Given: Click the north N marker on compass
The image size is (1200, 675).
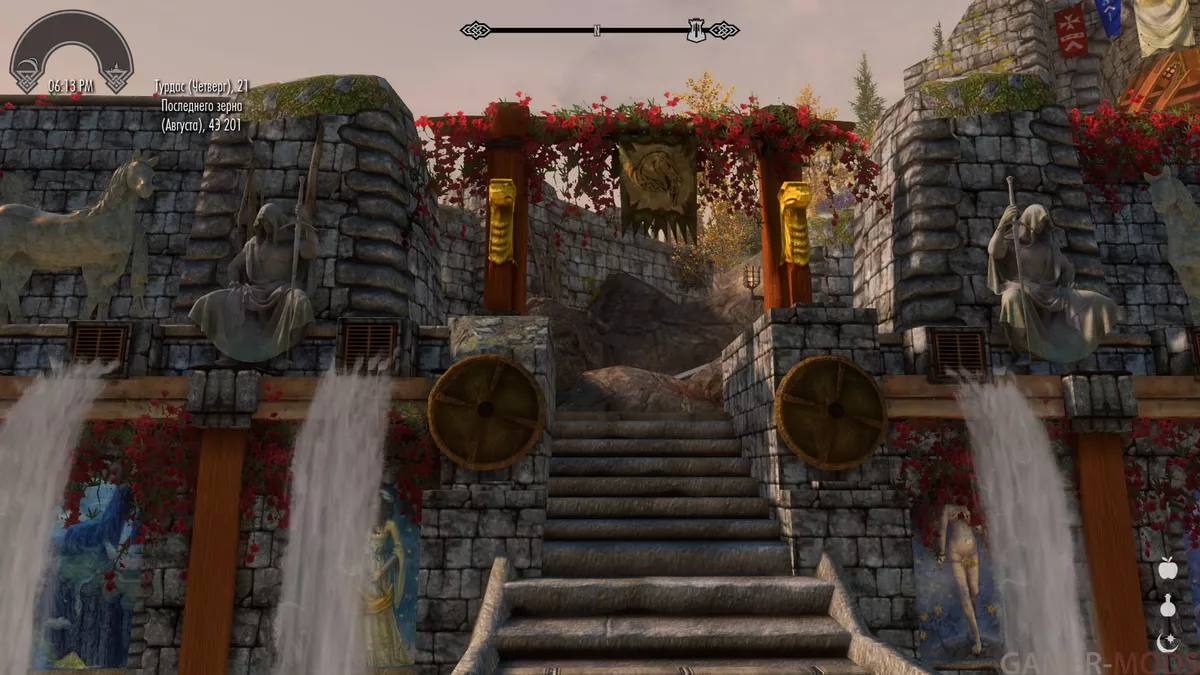Looking at the screenshot, I should pos(597,31).
